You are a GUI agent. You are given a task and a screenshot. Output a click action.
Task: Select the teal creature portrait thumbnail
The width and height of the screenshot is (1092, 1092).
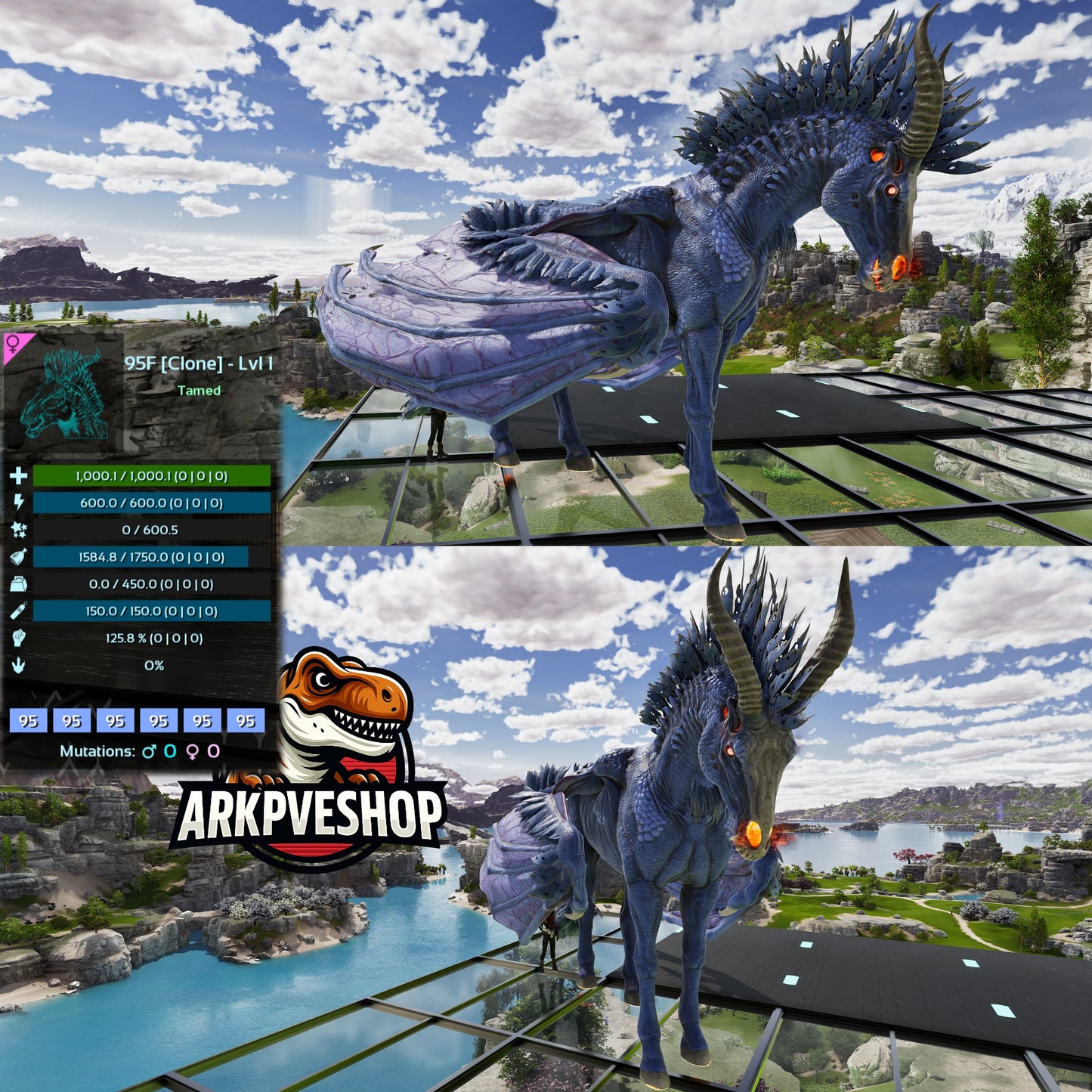click(x=63, y=393)
